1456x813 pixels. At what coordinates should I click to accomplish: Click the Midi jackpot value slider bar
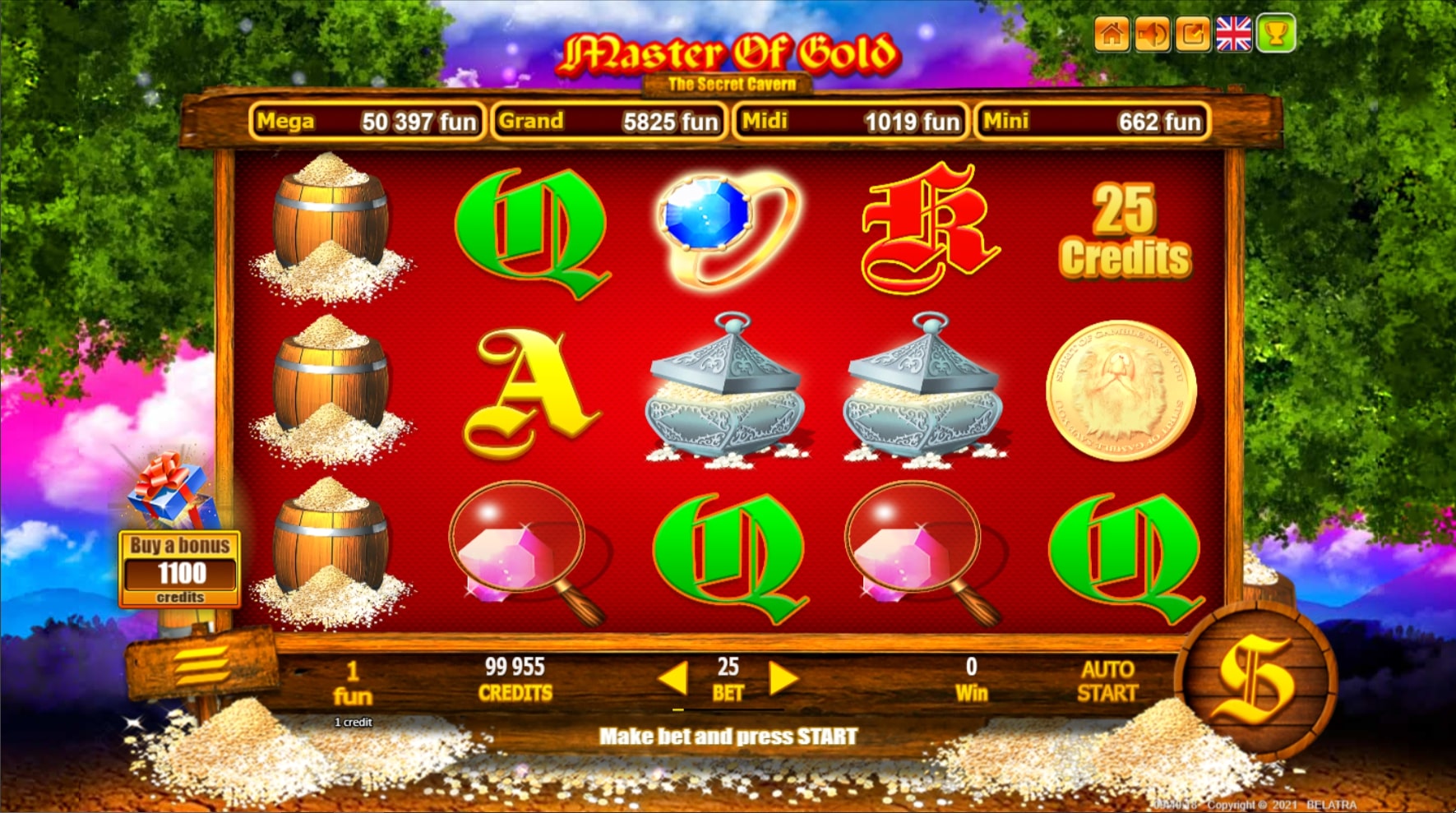pos(849,122)
